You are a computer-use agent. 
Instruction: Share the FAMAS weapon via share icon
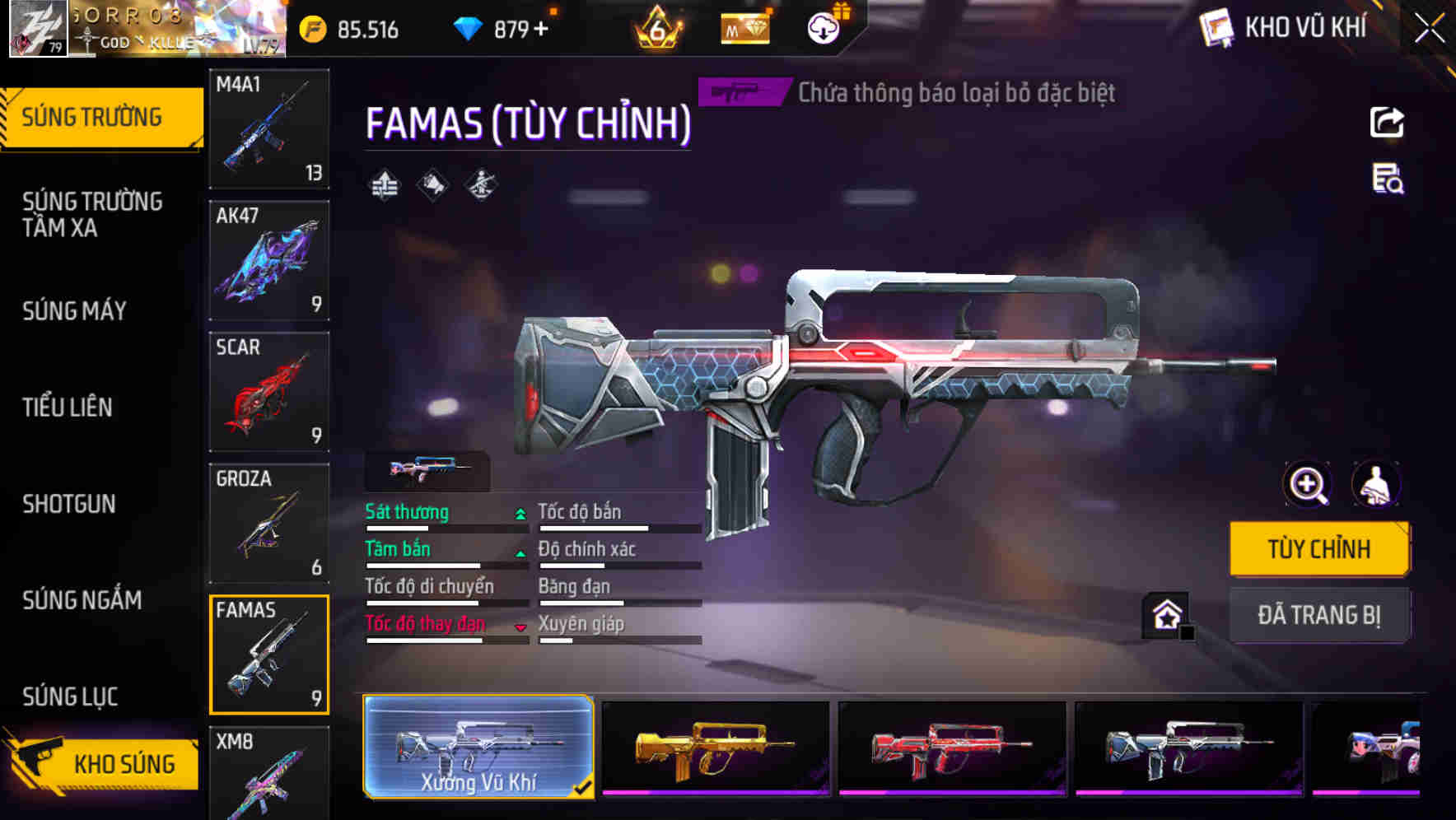point(1387,122)
